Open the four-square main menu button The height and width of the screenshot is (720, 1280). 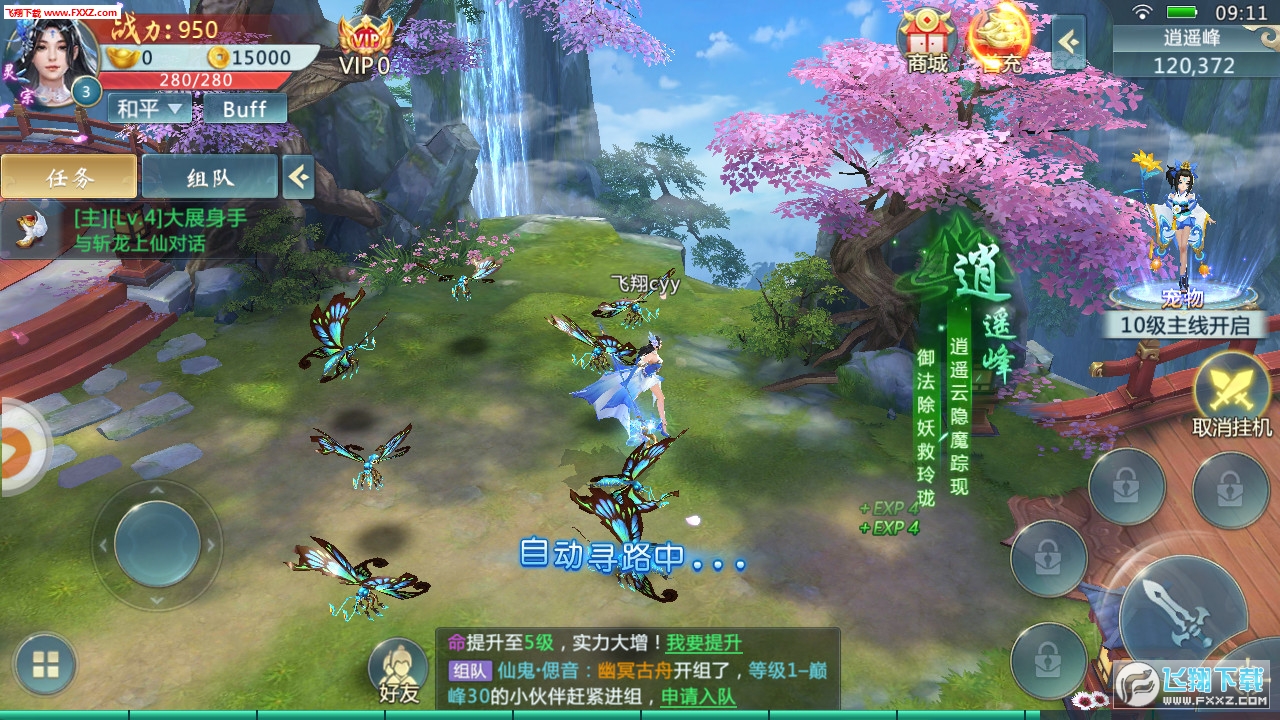(45, 664)
